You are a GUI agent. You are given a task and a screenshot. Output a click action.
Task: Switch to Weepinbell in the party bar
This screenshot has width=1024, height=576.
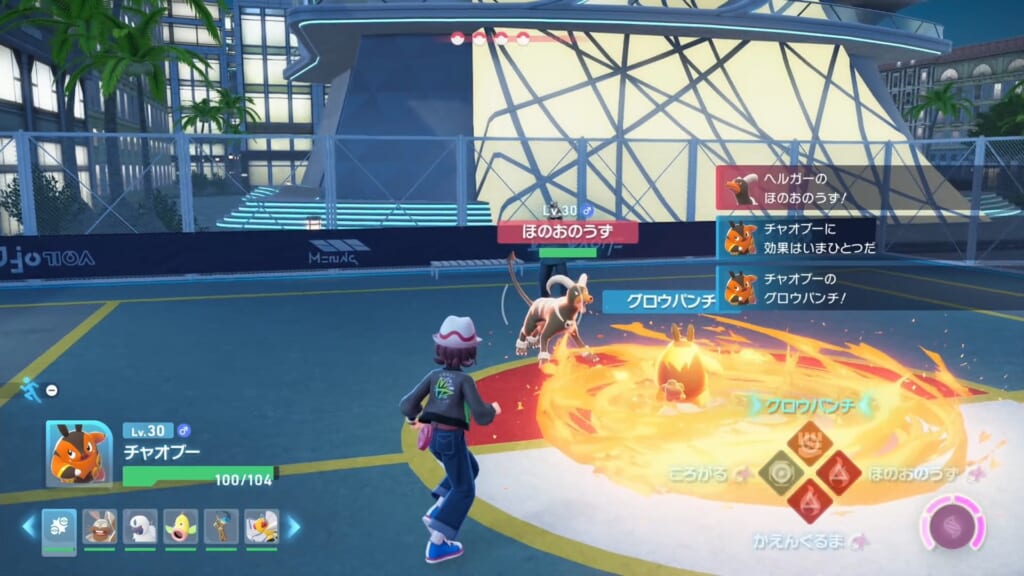tap(181, 527)
